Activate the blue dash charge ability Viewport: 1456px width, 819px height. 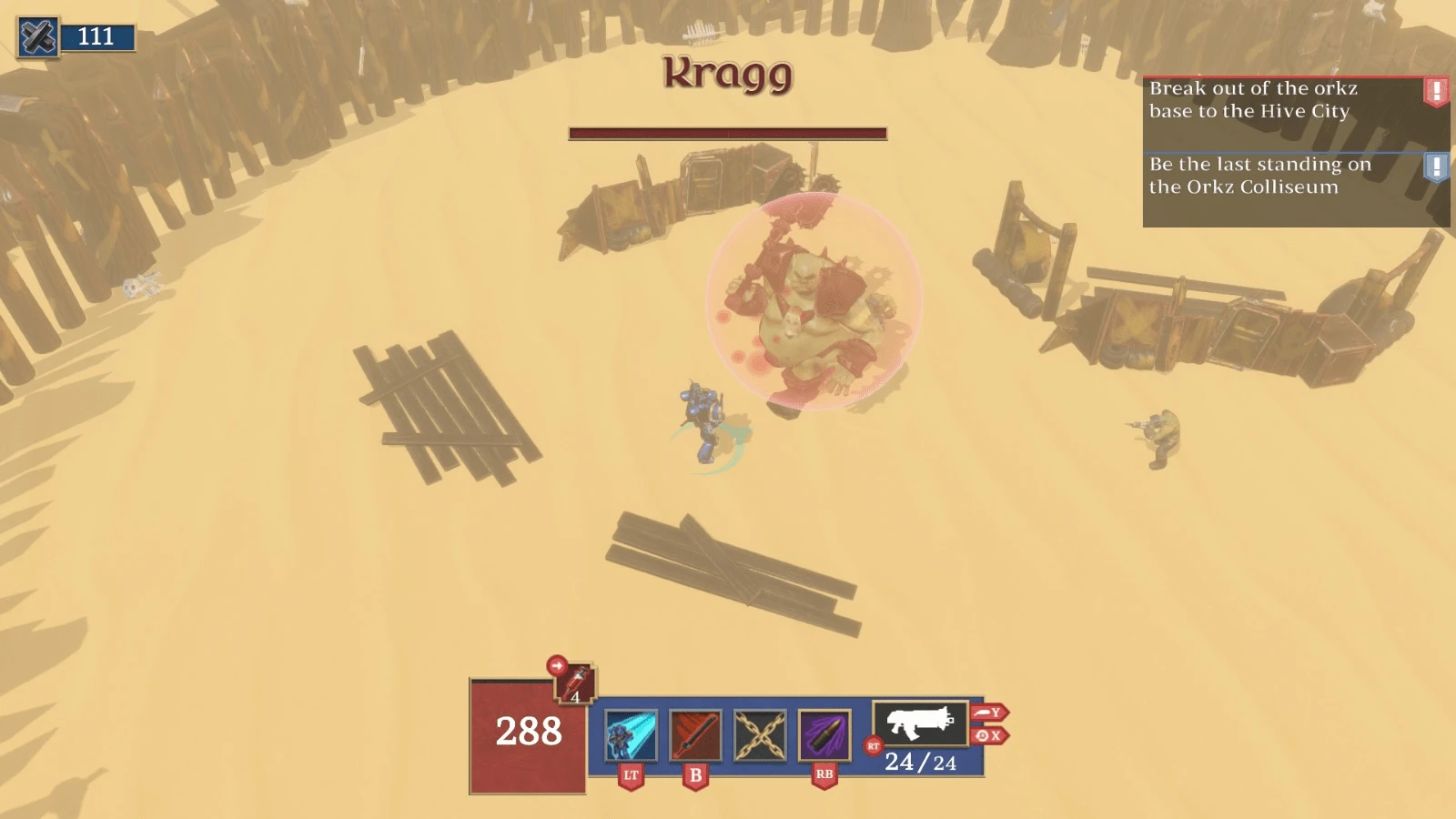coord(631,735)
